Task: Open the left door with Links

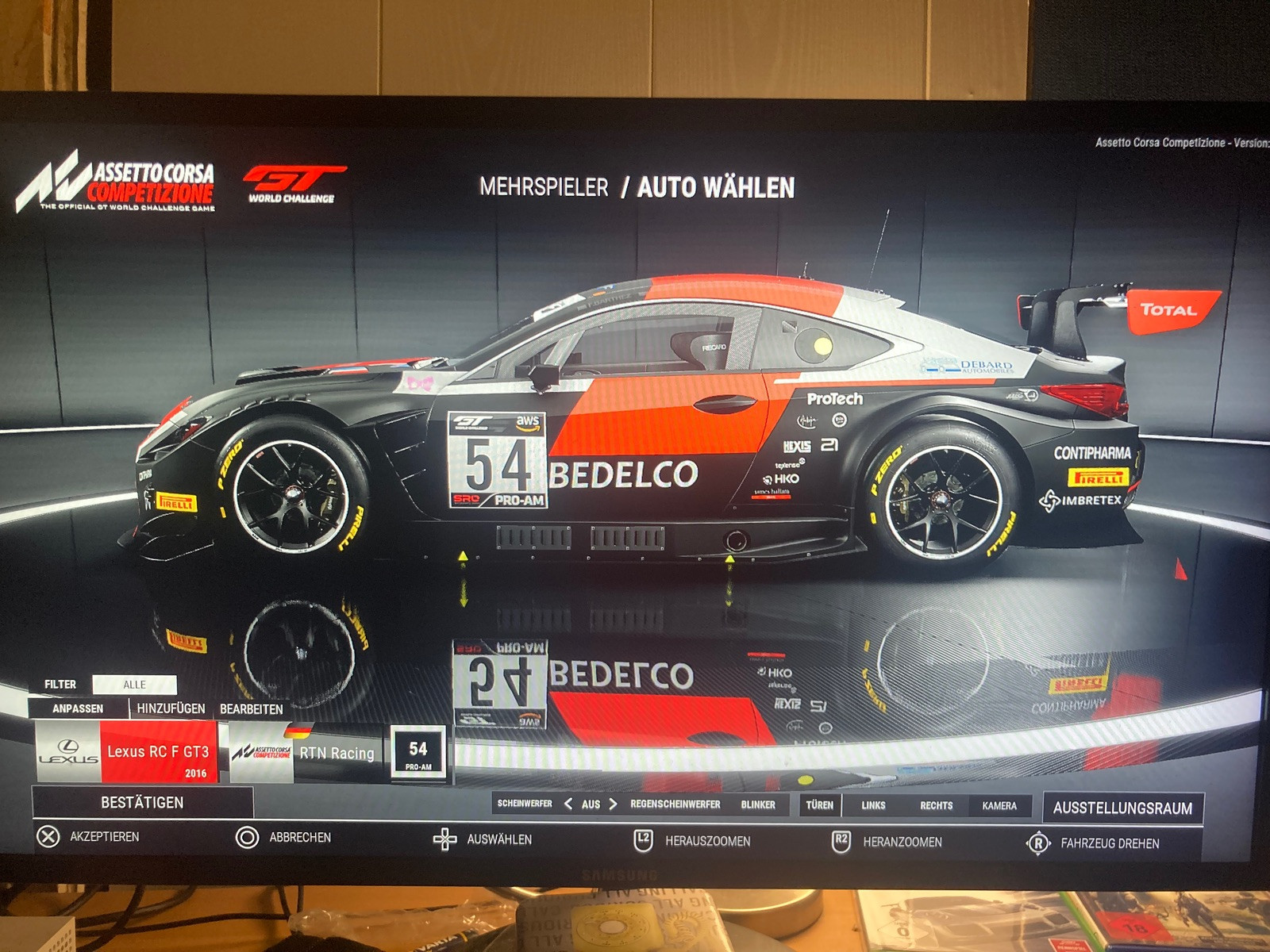Action: tap(873, 805)
